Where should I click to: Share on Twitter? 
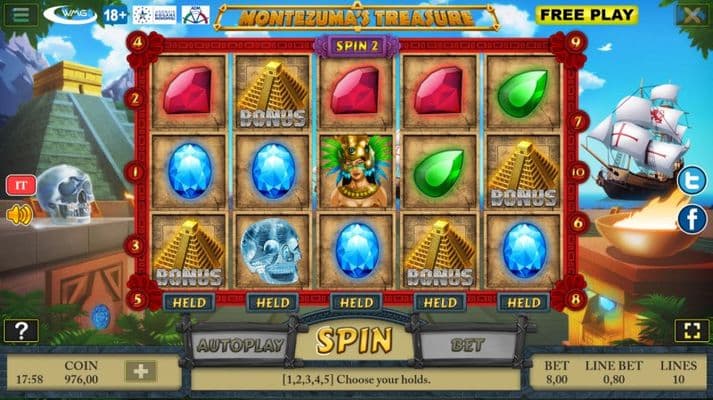click(691, 181)
